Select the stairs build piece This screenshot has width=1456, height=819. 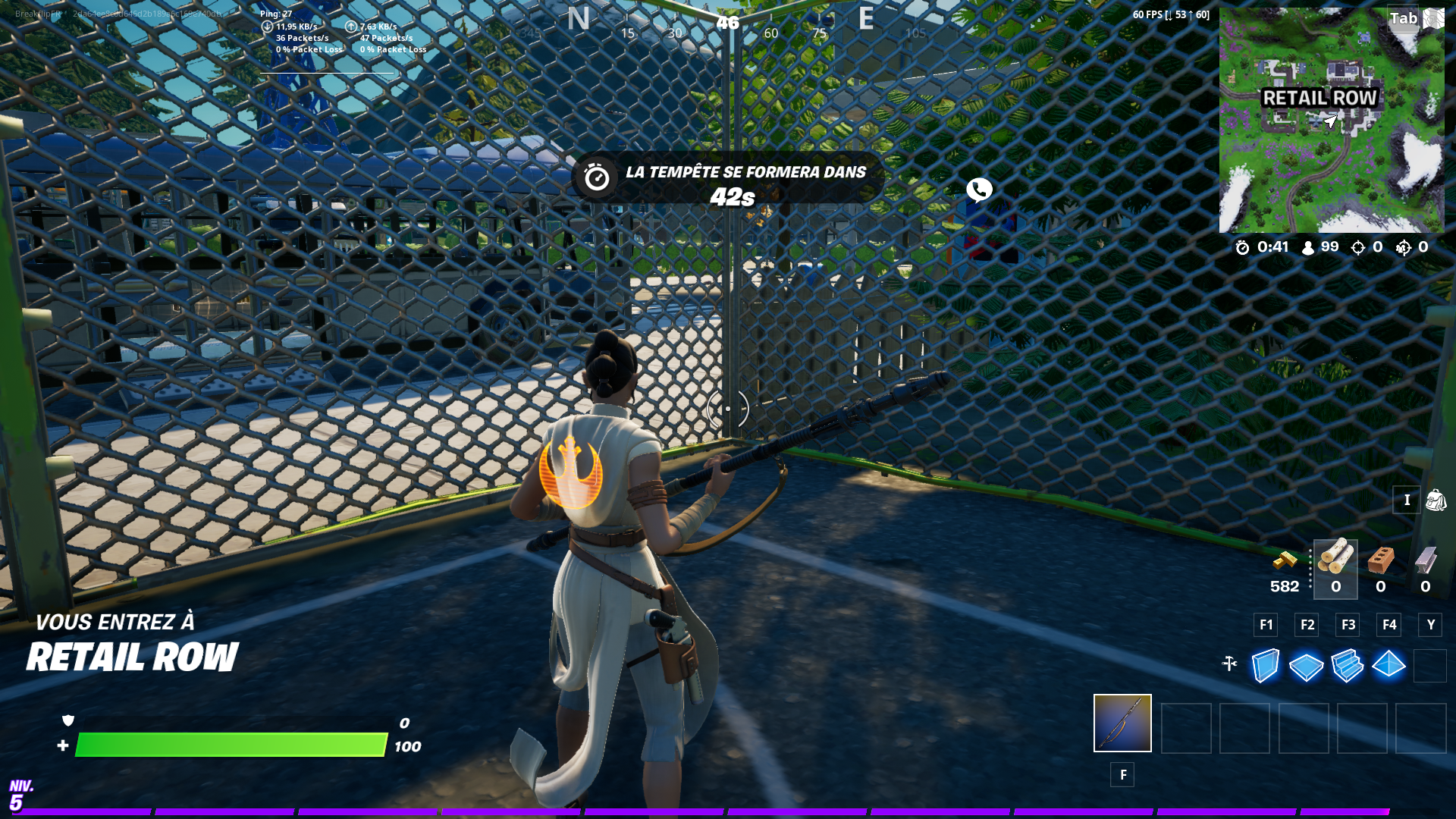click(x=1348, y=665)
